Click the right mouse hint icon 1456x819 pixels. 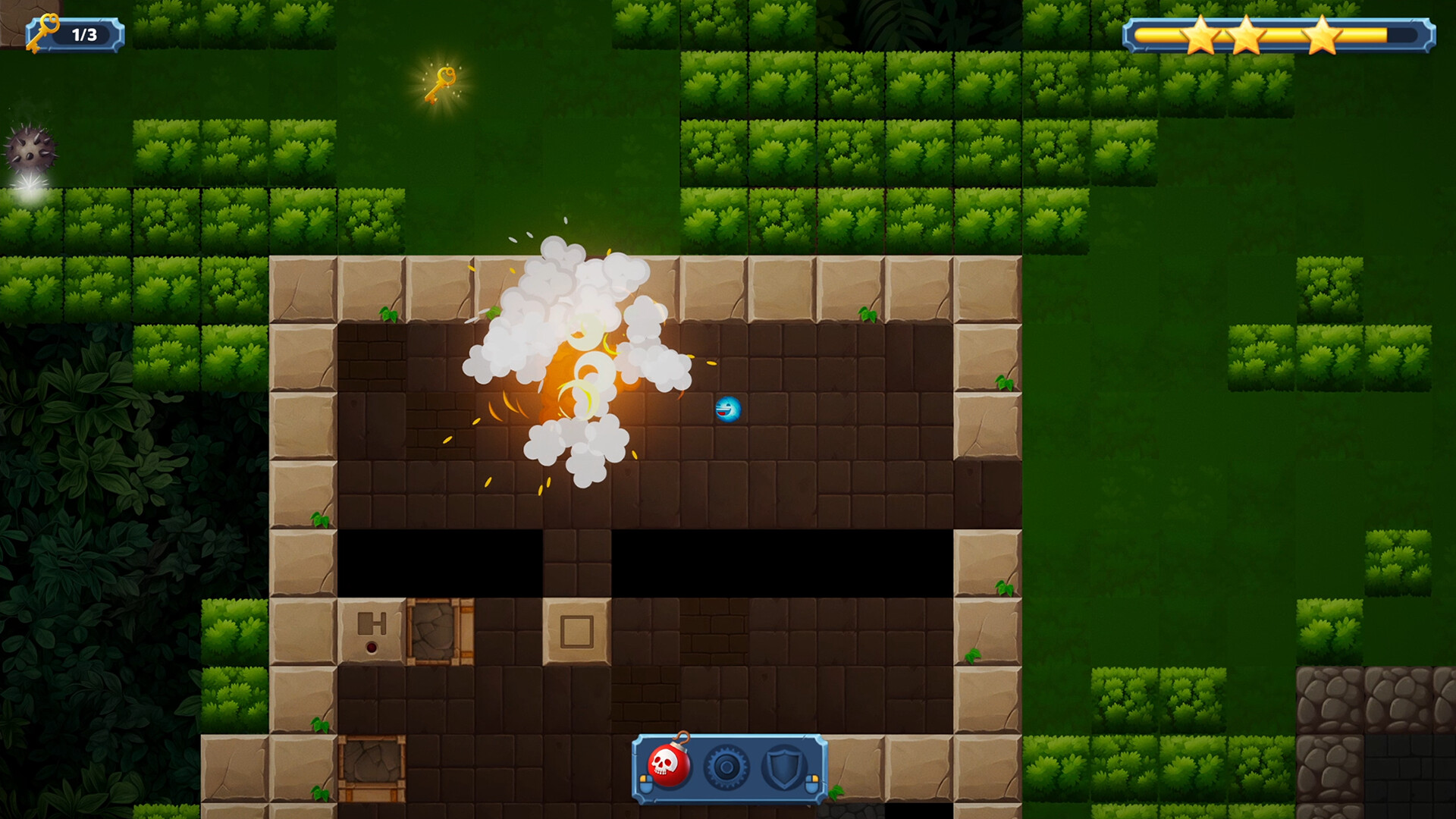click(812, 784)
